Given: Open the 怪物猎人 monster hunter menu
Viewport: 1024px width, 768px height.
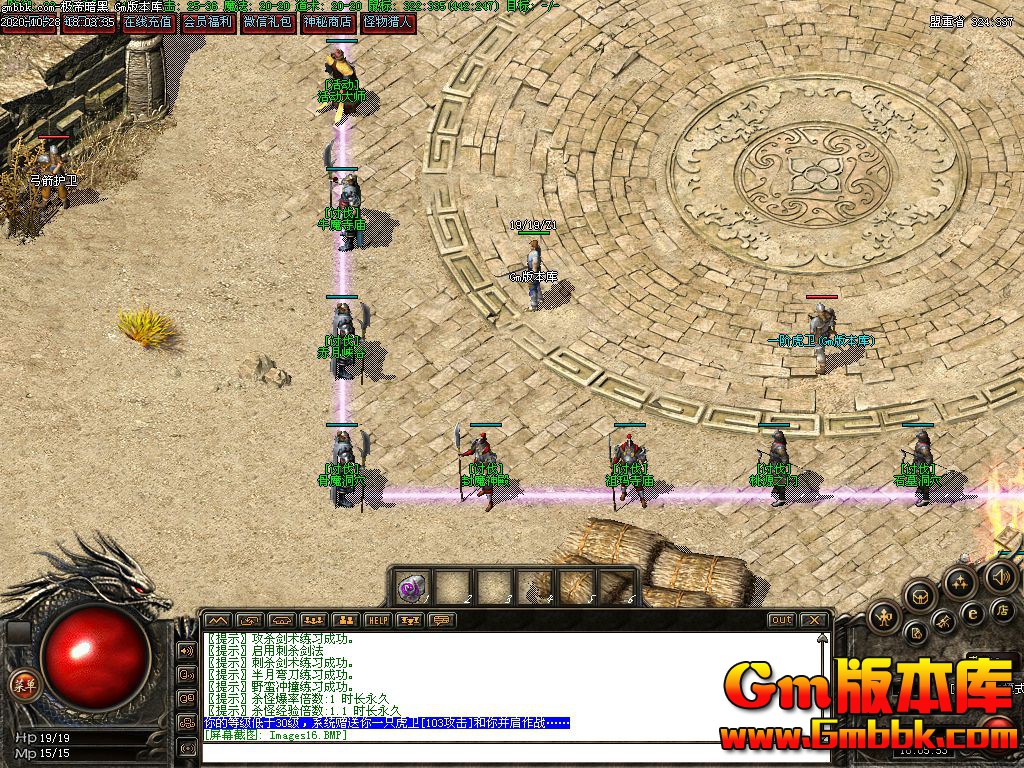Looking at the screenshot, I should [x=388, y=22].
